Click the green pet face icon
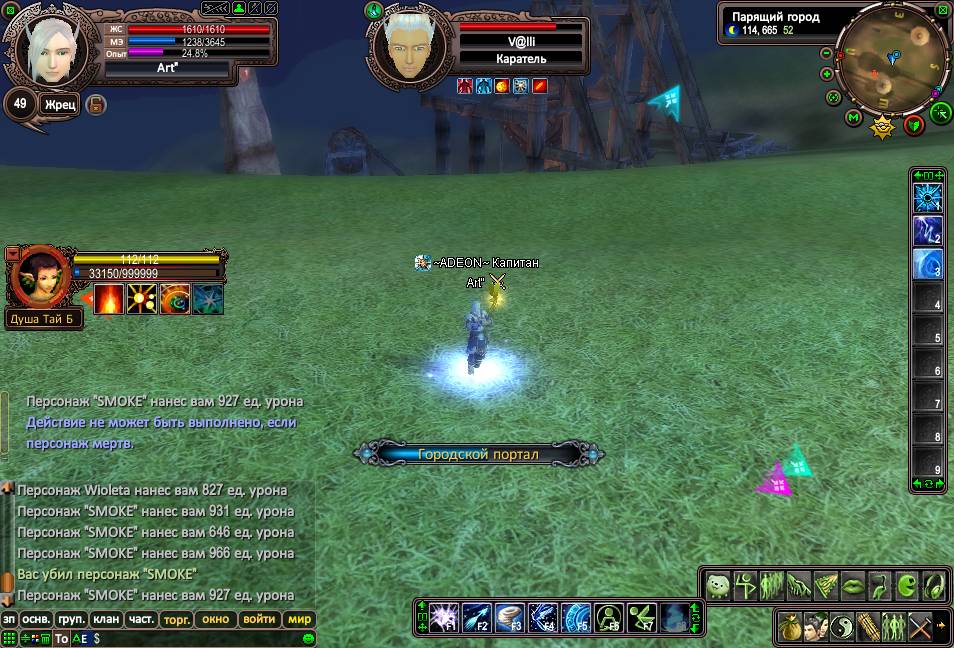Viewport: 954px width, 648px height. pyautogui.click(x=718, y=585)
